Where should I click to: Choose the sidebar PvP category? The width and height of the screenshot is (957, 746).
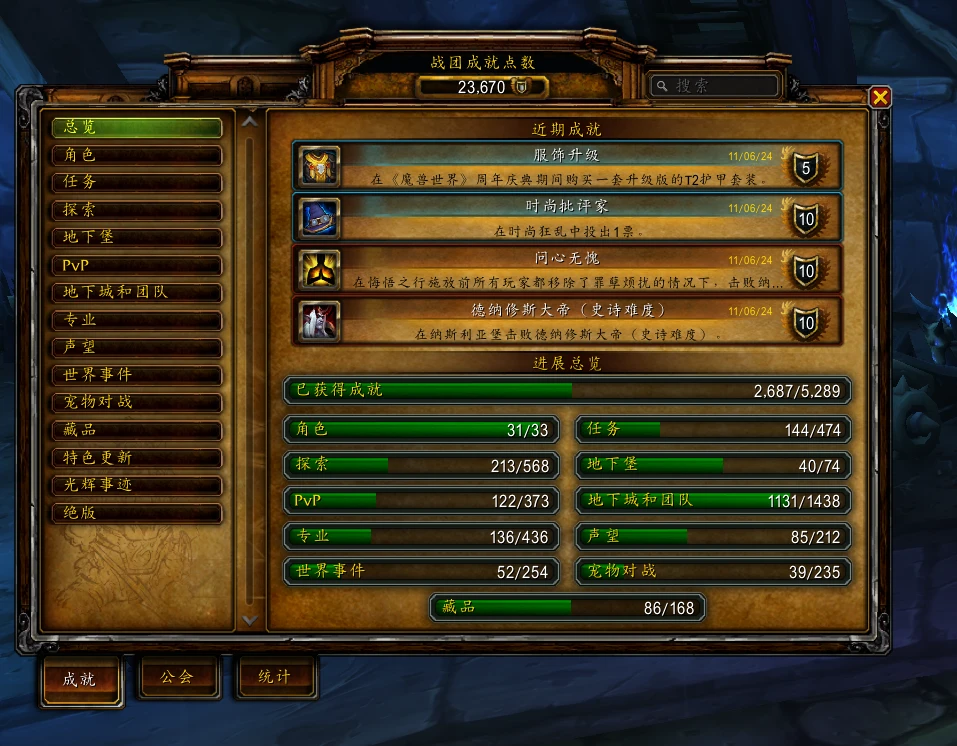coord(137,265)
